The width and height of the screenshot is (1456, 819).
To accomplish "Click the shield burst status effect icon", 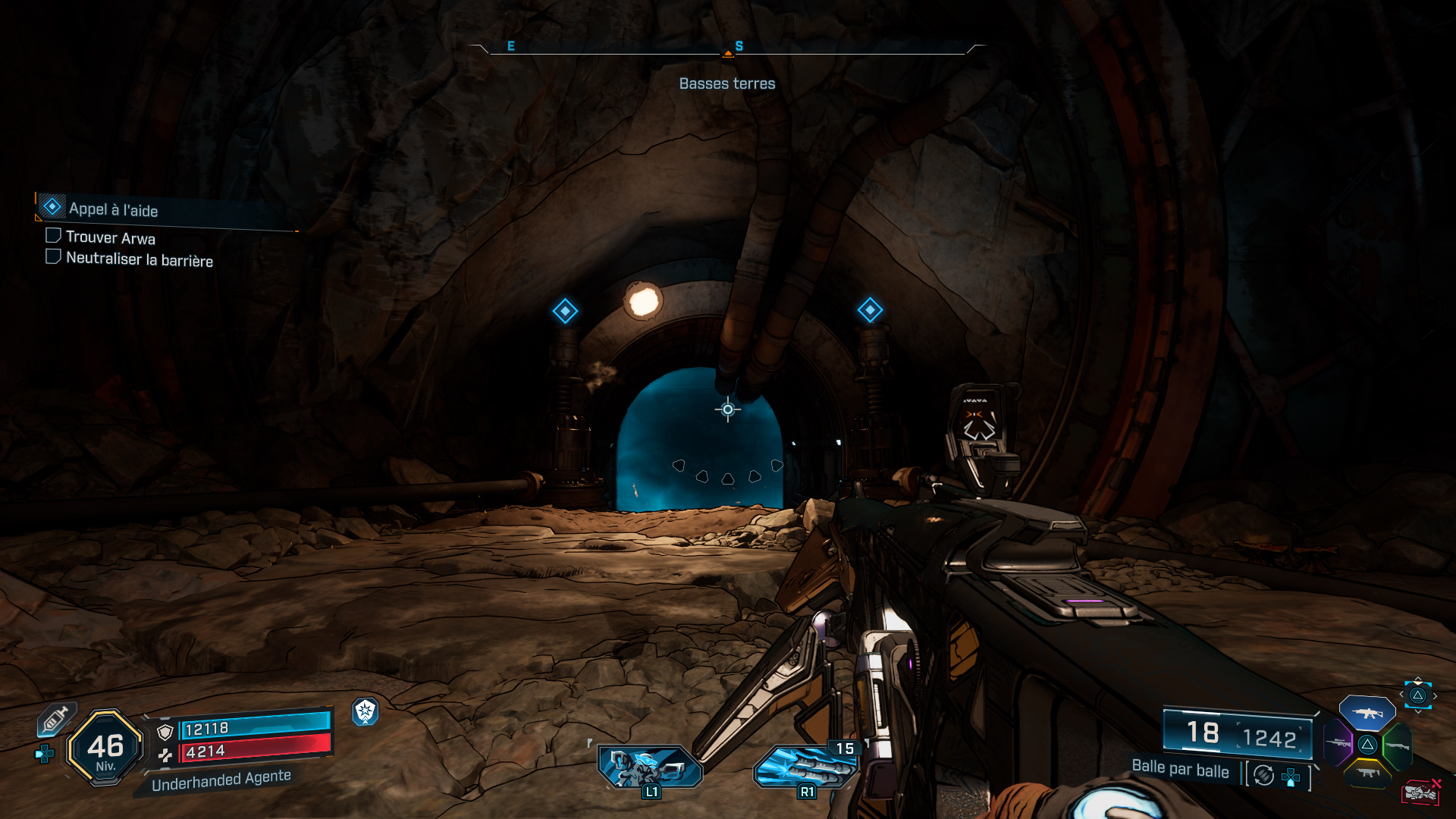I will pos(366,711).
